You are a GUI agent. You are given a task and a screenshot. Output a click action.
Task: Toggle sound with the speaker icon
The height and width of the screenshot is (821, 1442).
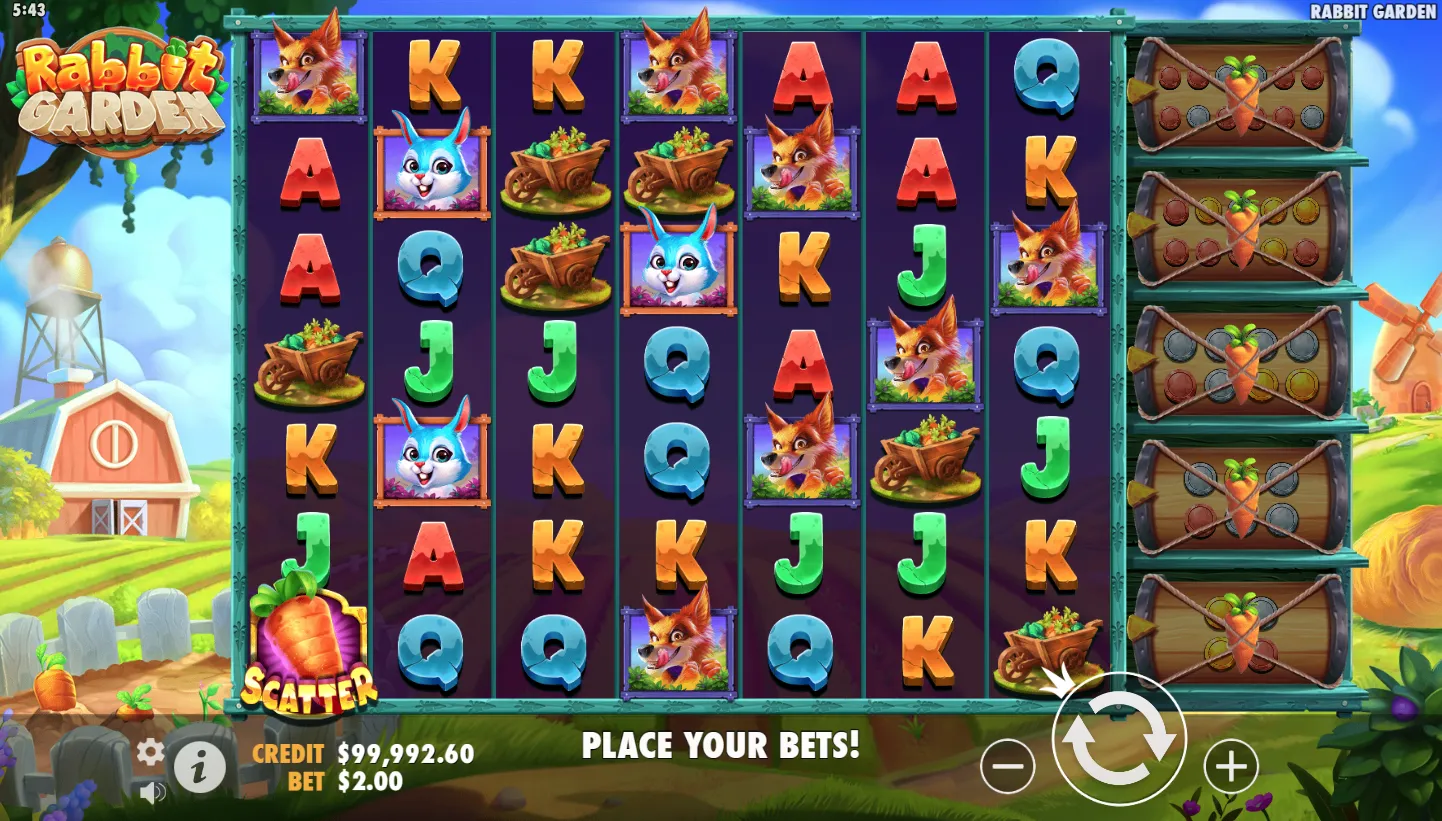click(152, 793)
